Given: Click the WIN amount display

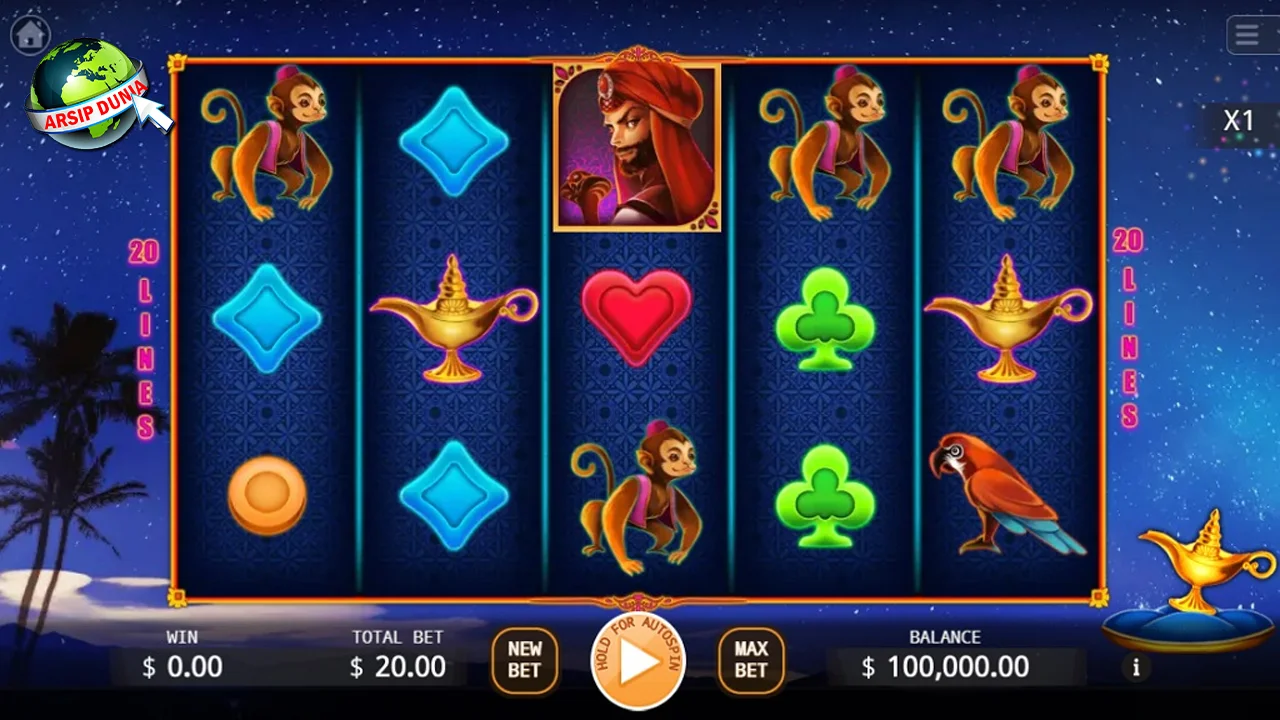Looking at the screenshot, I should pos(180,666).
